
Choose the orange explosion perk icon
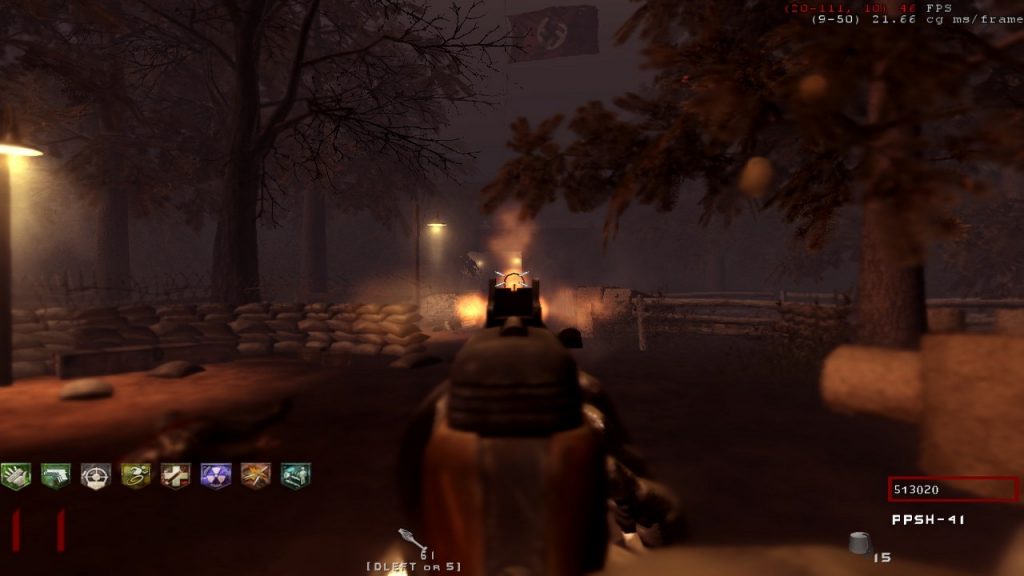pos(256,476)
